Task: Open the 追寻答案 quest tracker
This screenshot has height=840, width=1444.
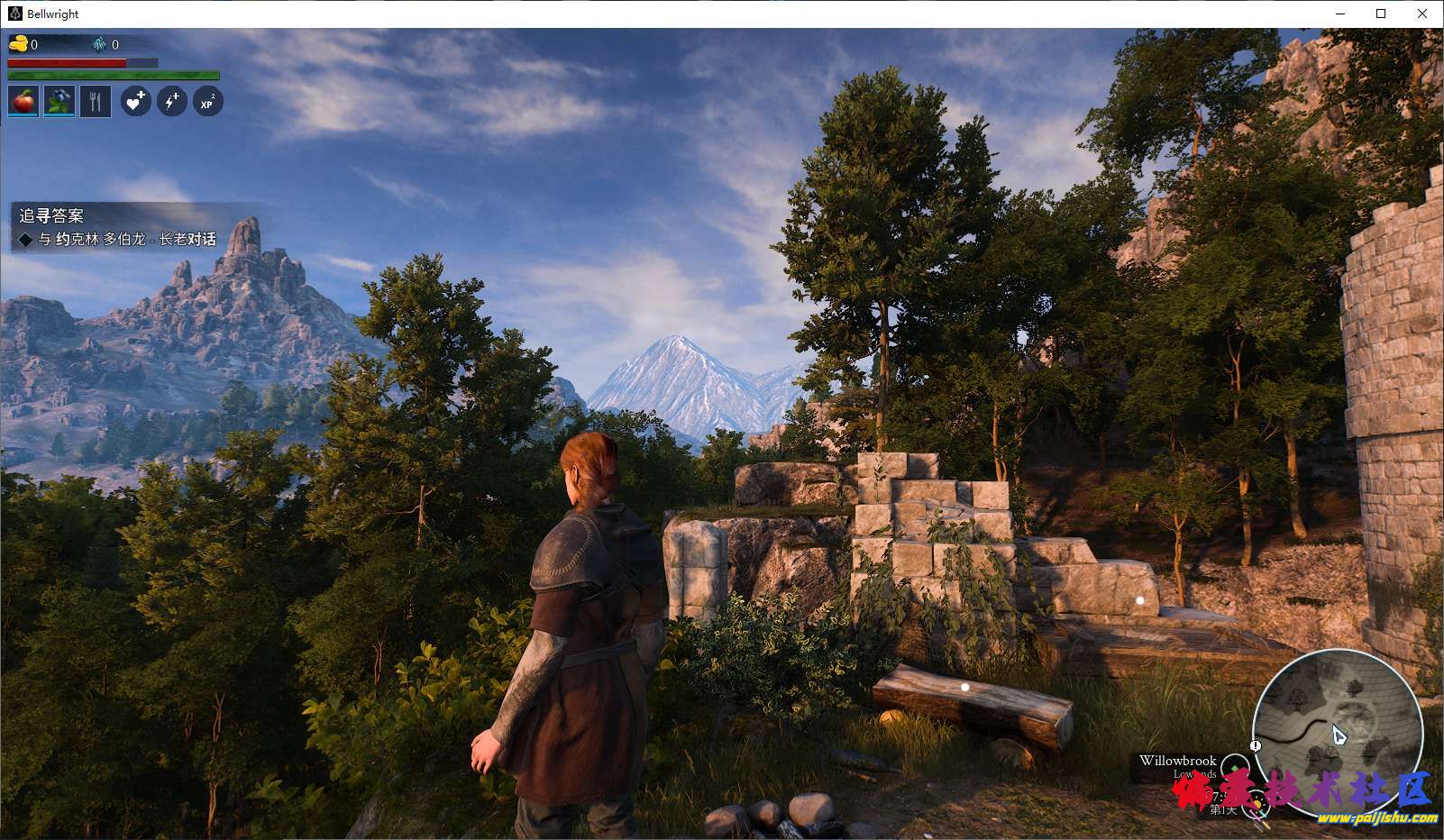Action: 51,216
